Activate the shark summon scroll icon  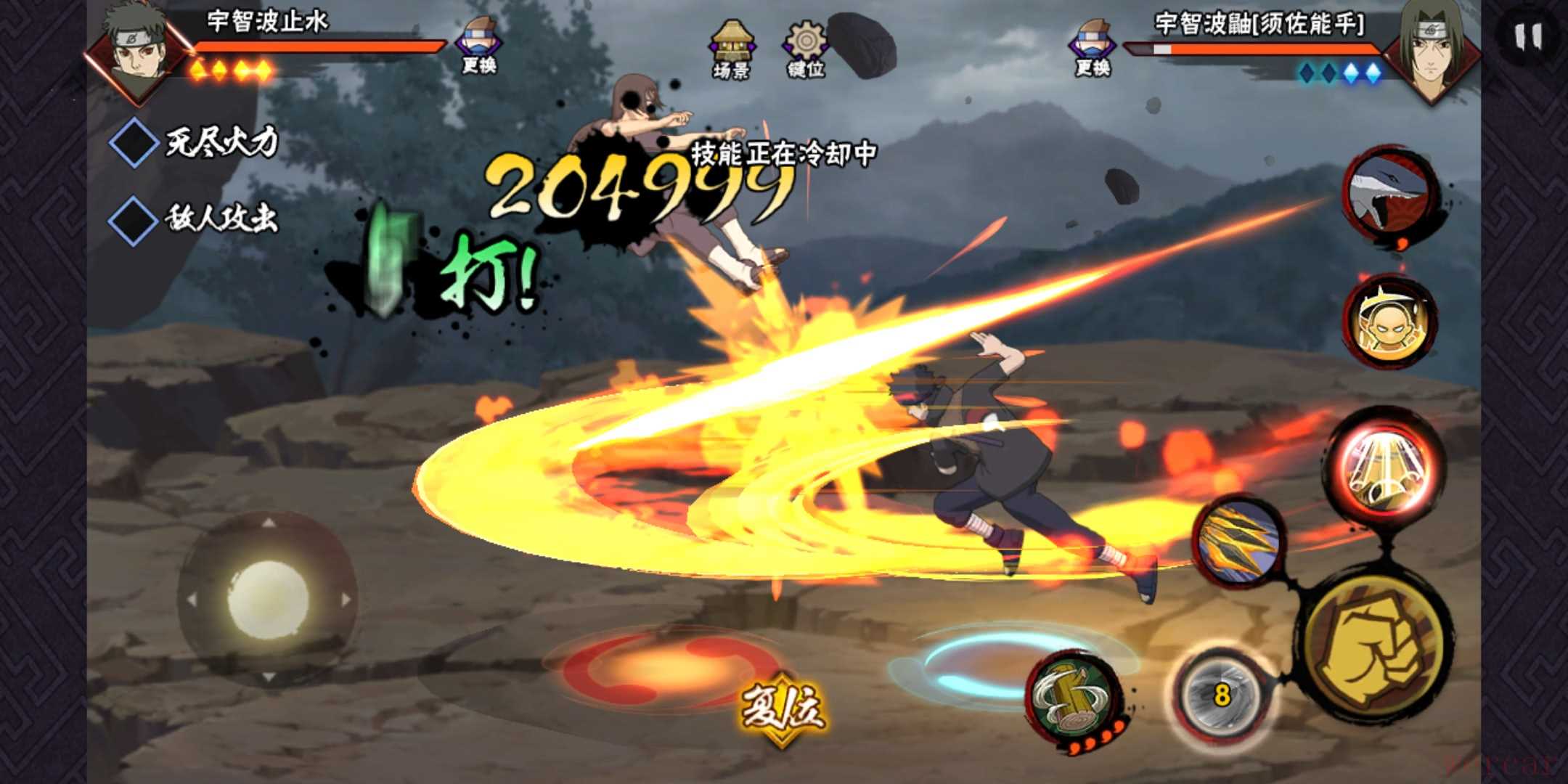1389,193
